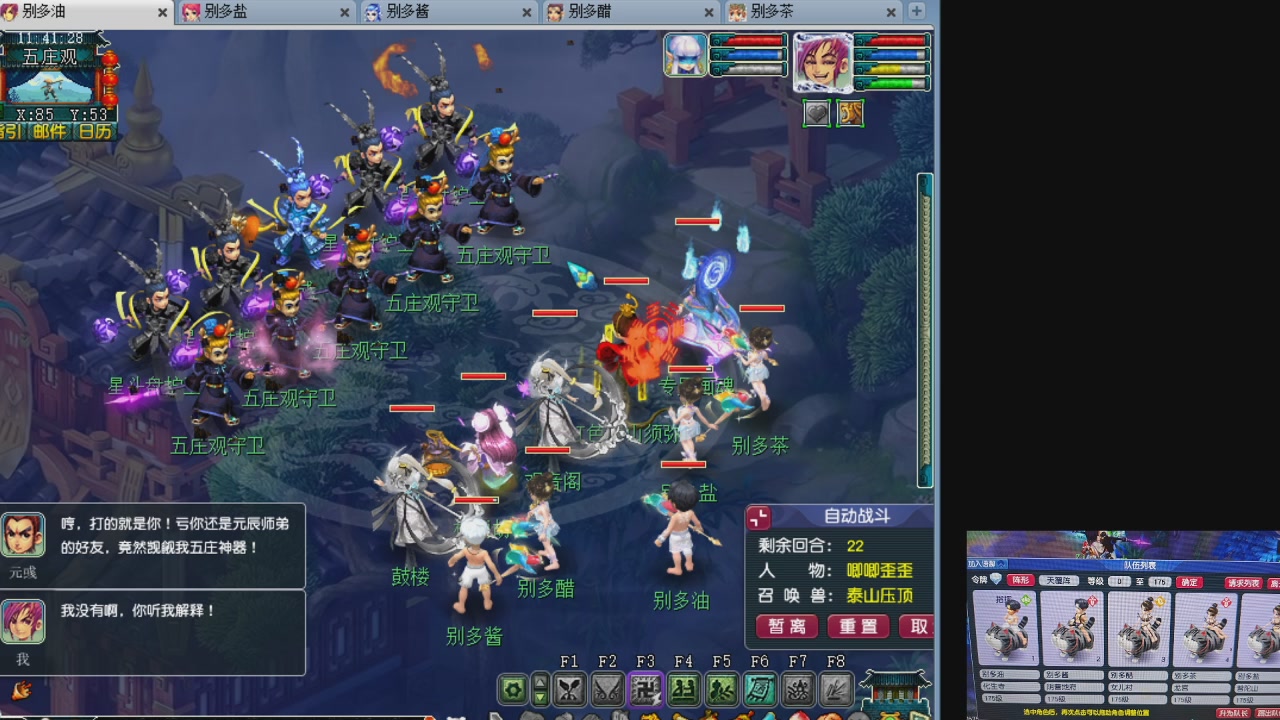
Task: Click the red 确定 button in the team list
Action: pos(1189,582)
